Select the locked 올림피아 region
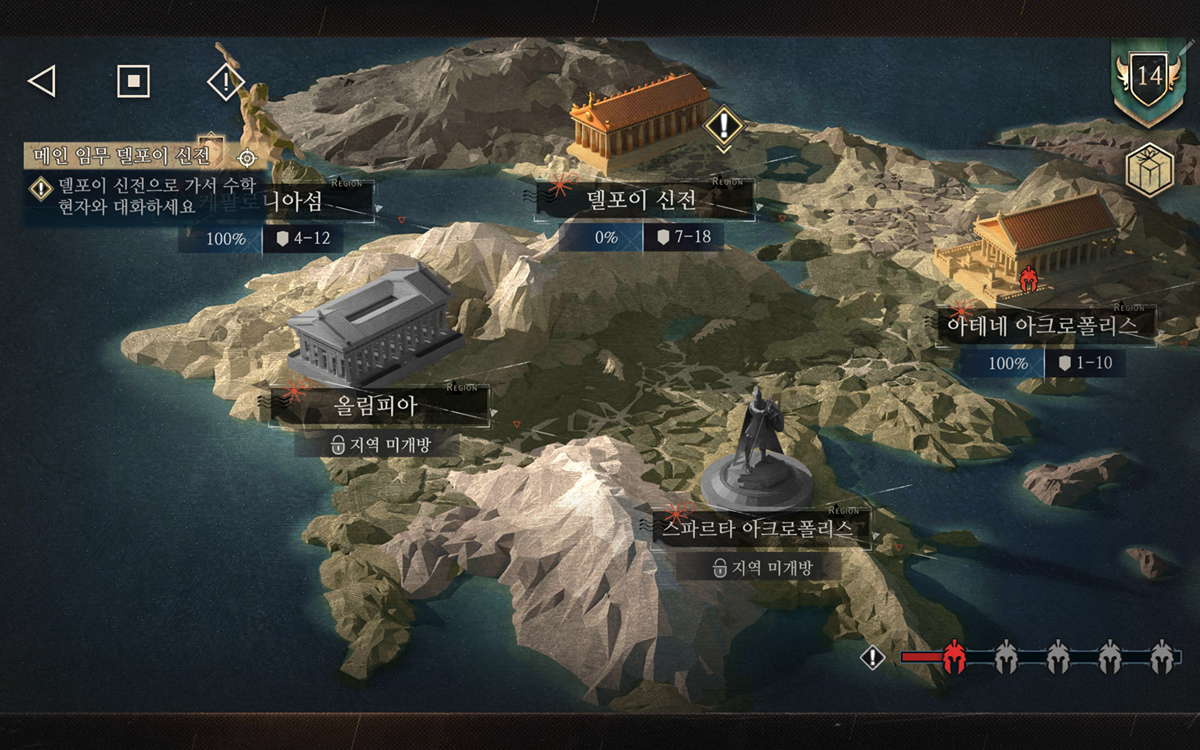Screen dimensions: 1200x750 pos(375,407)
